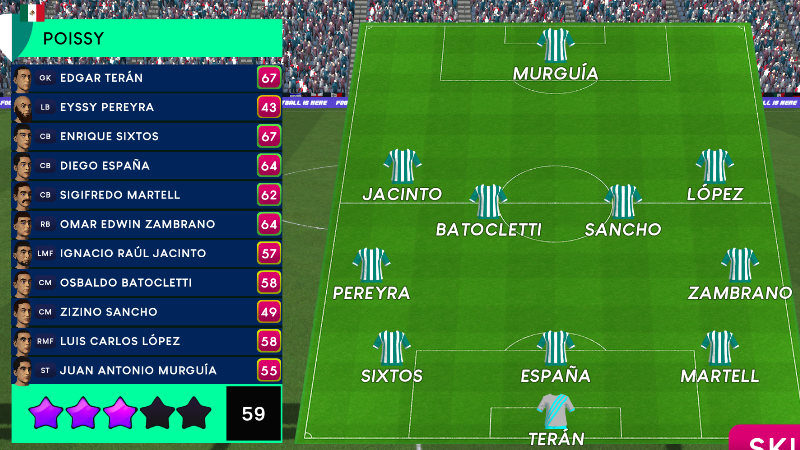800x450 pixels.
Task: Select Zambrano's shirt on the pitch
Action: 739,265
